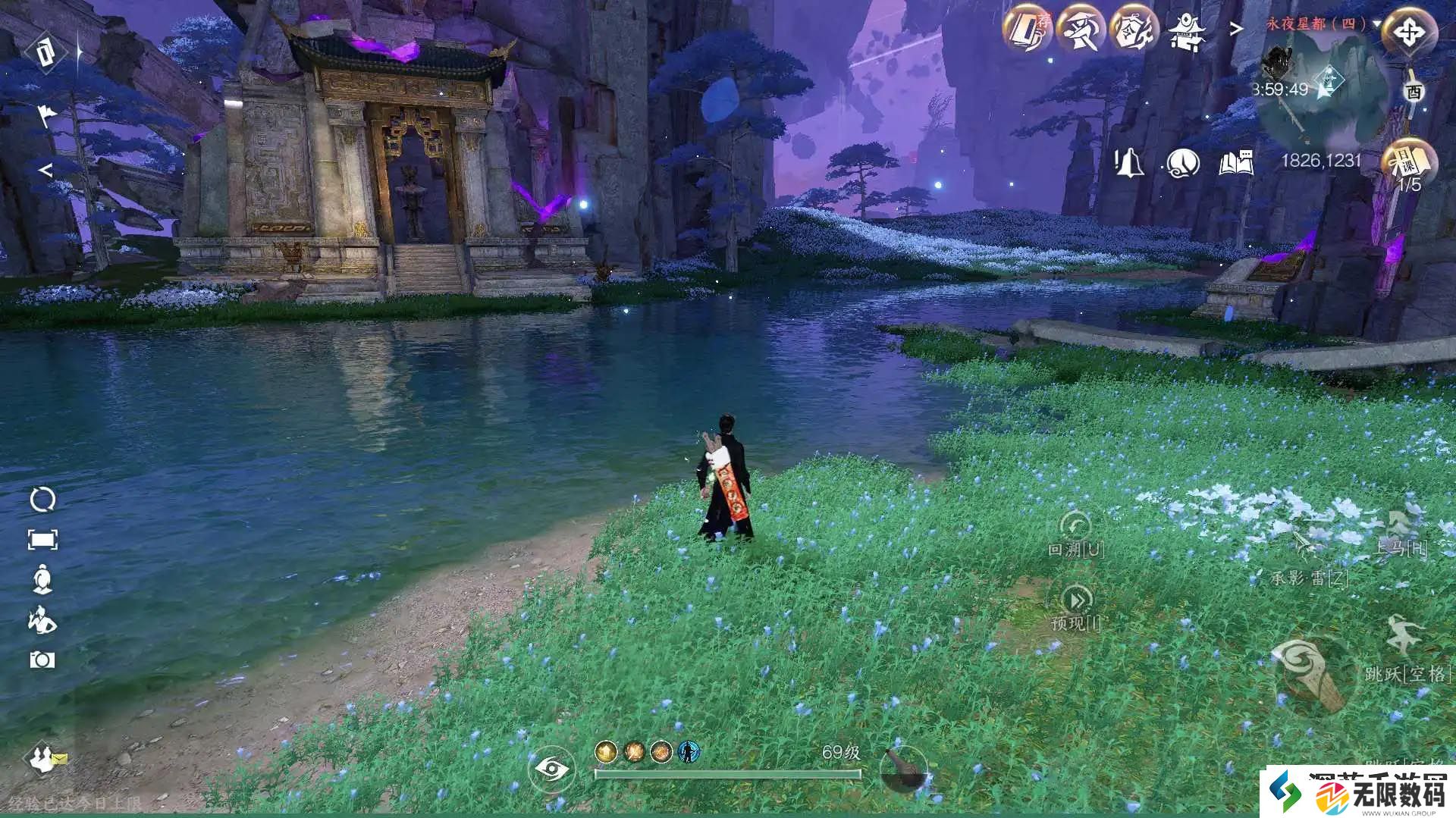The width and height of the screenshot is (1456, 818).
Task: Expand the 永夜星都 channel dropdown
Action: point(1376,24)
